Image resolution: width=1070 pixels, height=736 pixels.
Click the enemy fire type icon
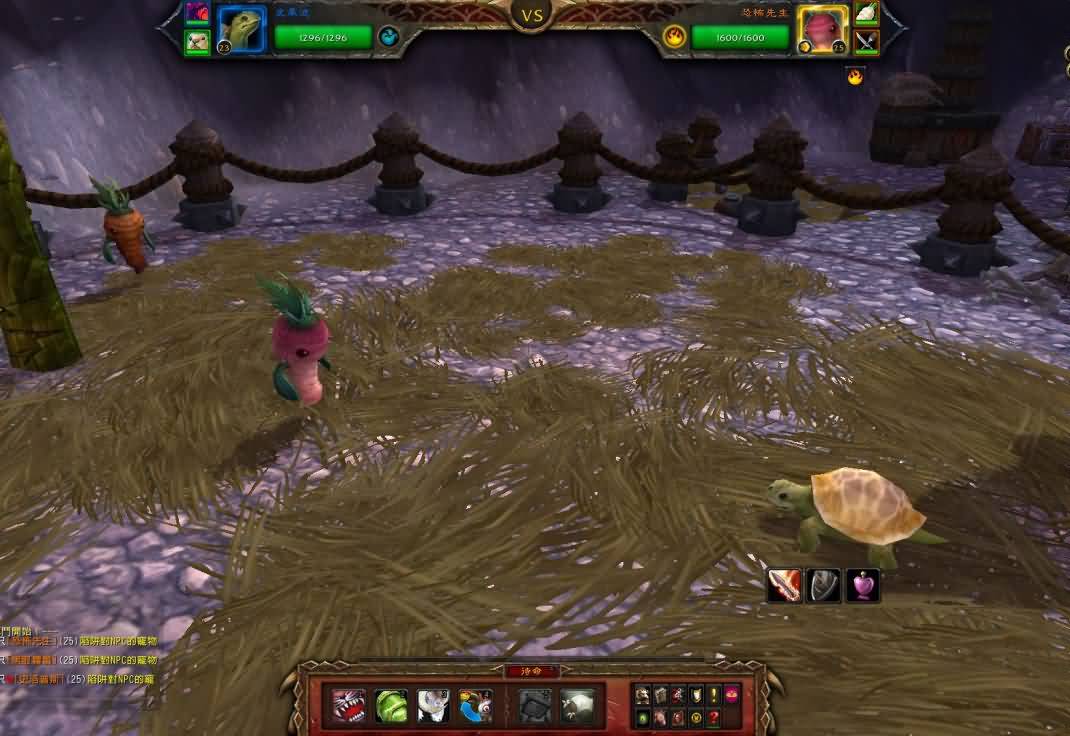(x=675, y=38)
